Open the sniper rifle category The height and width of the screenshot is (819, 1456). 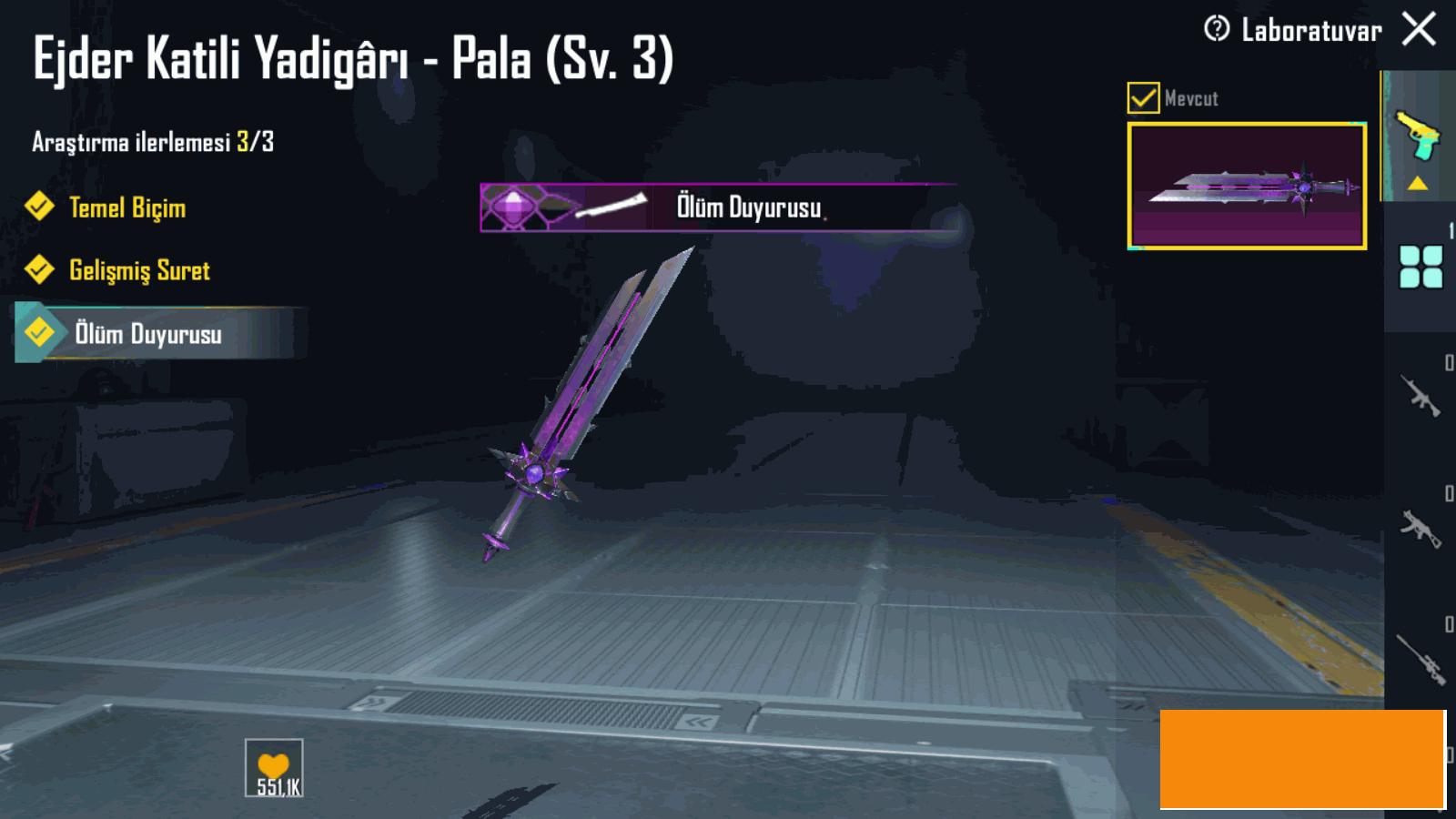(x=1420, y=659)
